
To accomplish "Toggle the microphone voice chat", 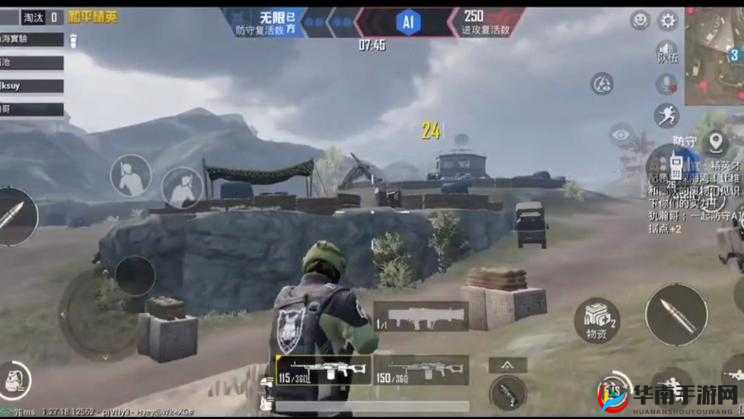I will pos(666,85).
